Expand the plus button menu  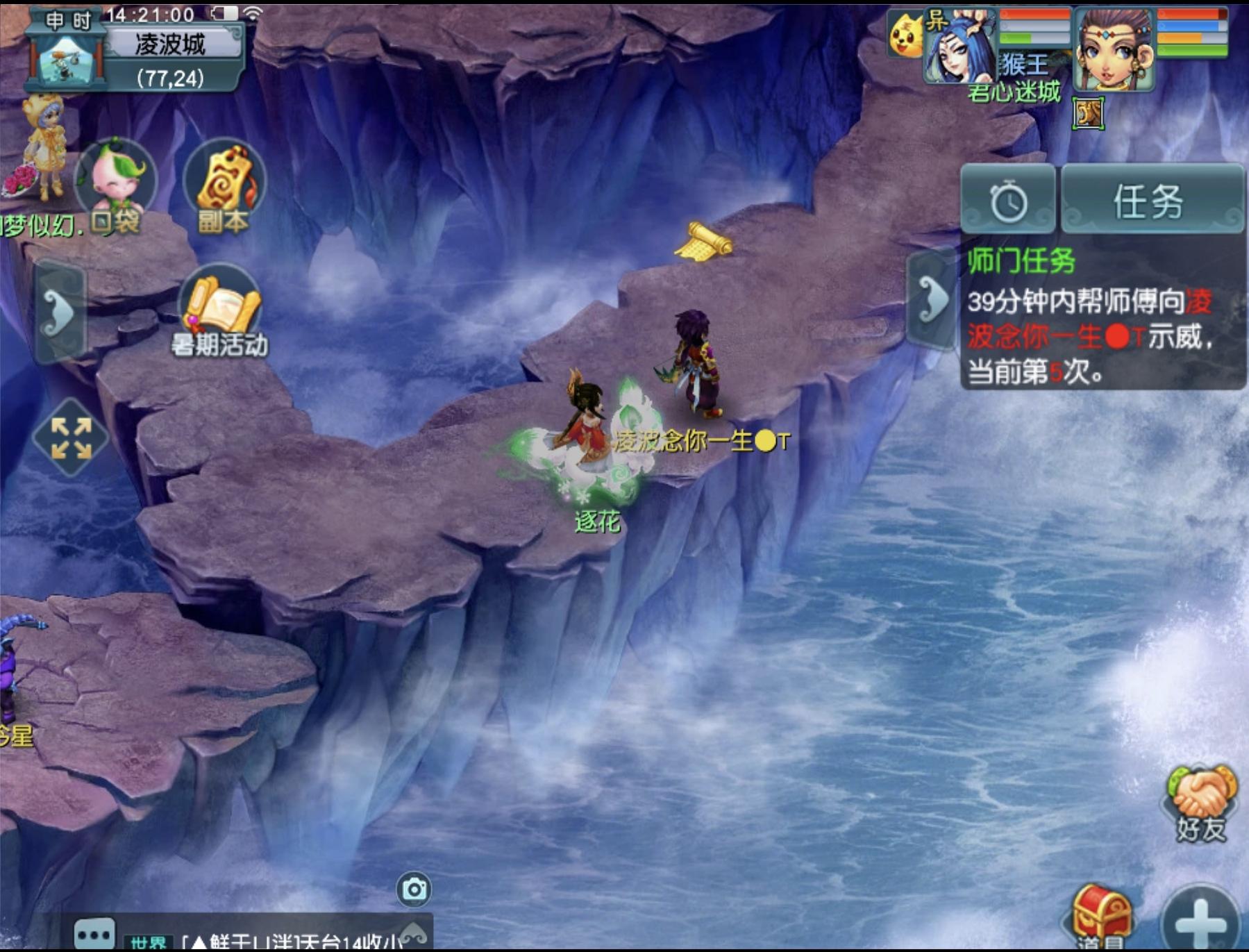tap(1199, 920)
